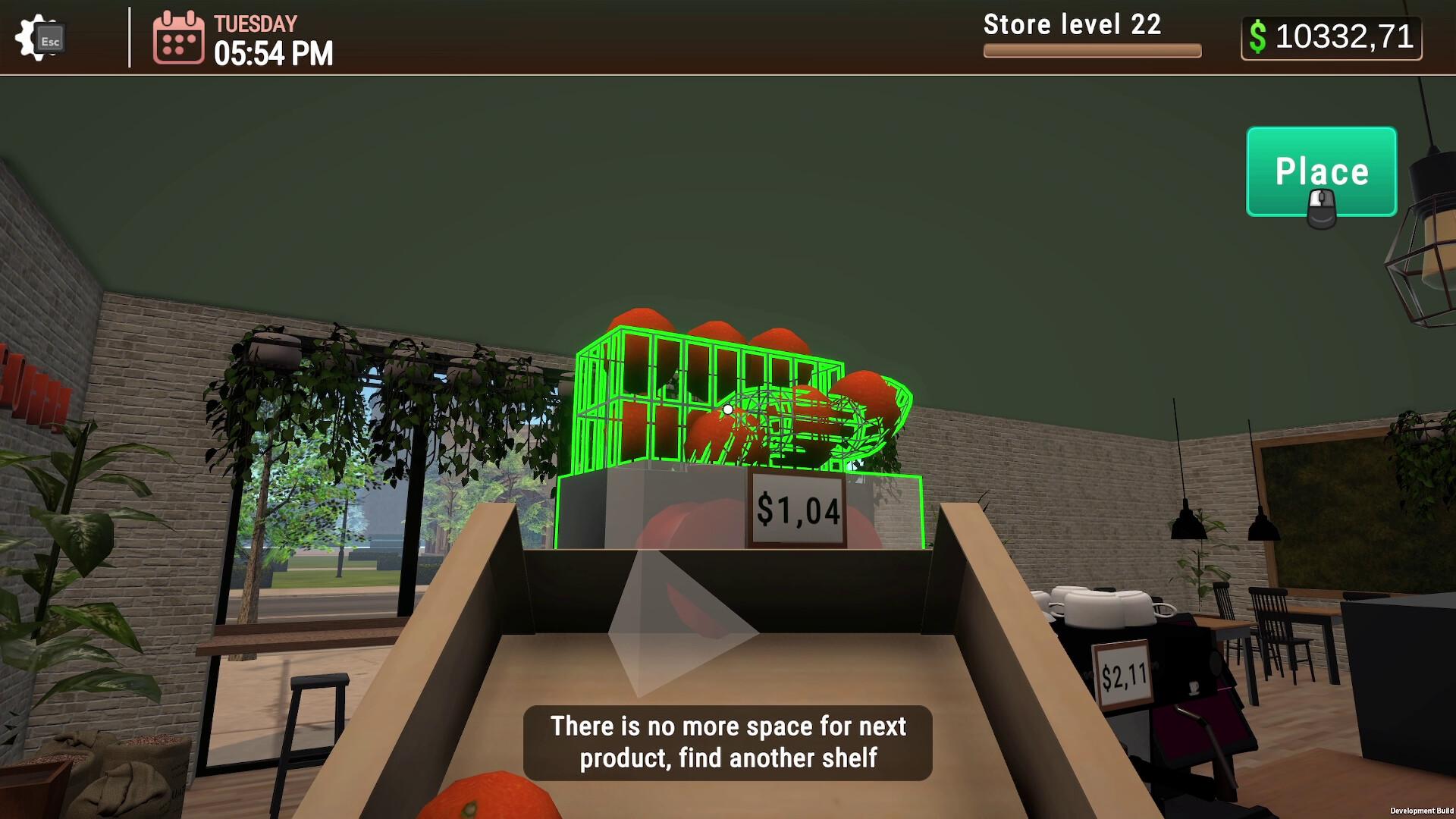Viewport: 1456px width, 819px height.
Task: Expand the 05:54 PM time display
Action: [x=272, y=53]
